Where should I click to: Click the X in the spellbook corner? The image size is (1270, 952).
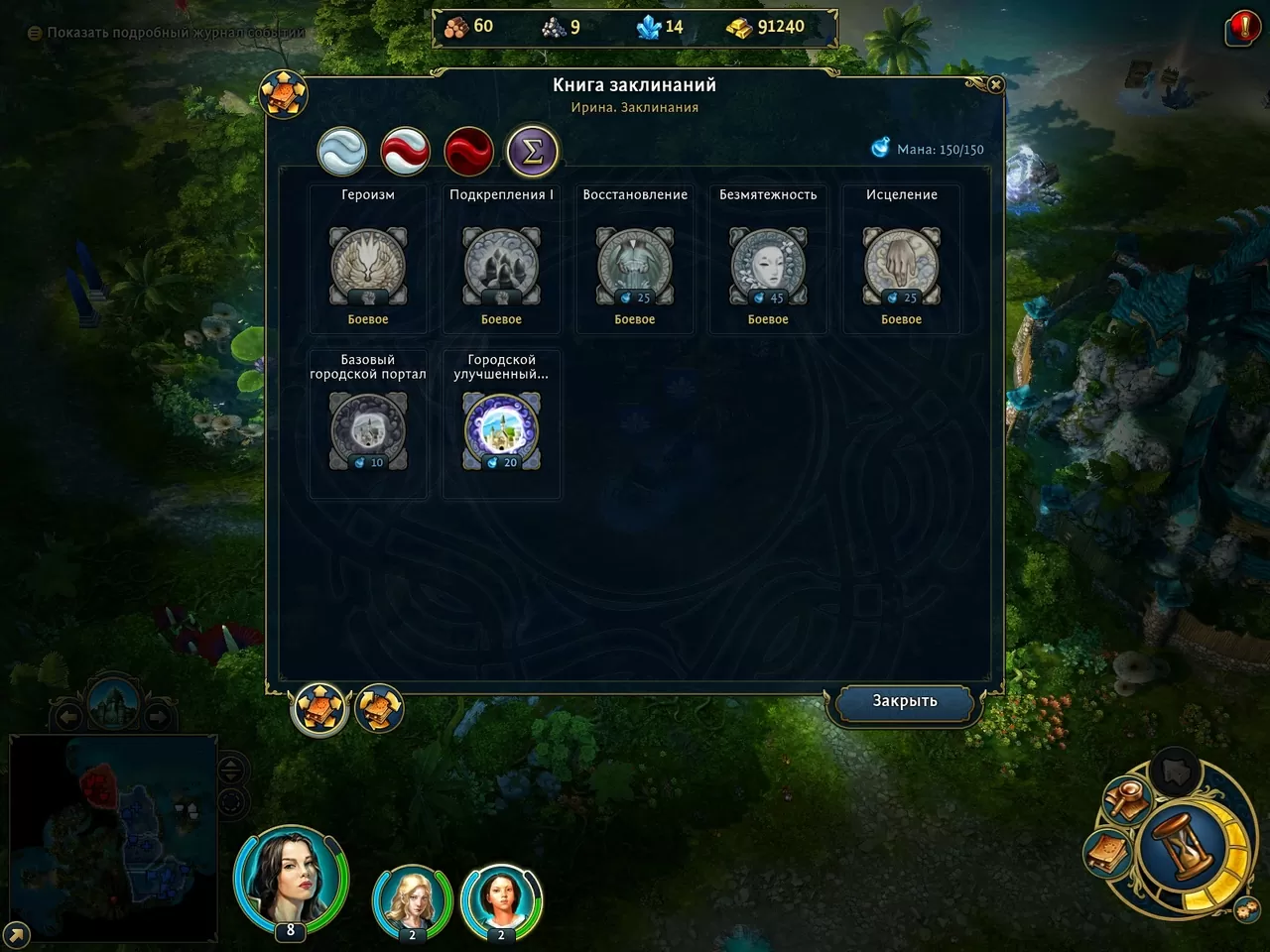click(996, 85)
